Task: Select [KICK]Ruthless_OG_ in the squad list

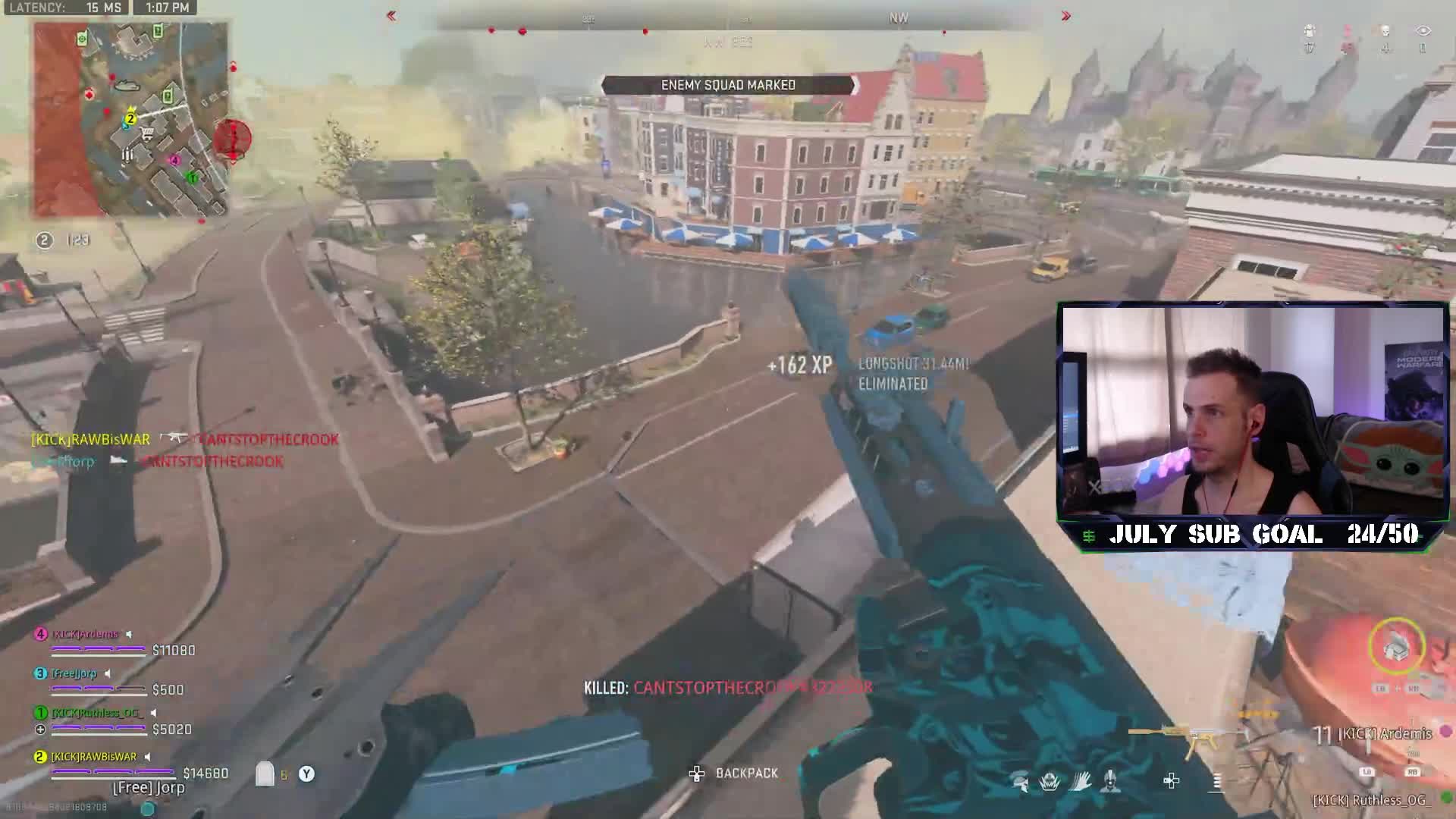Action: pos(96,713)
